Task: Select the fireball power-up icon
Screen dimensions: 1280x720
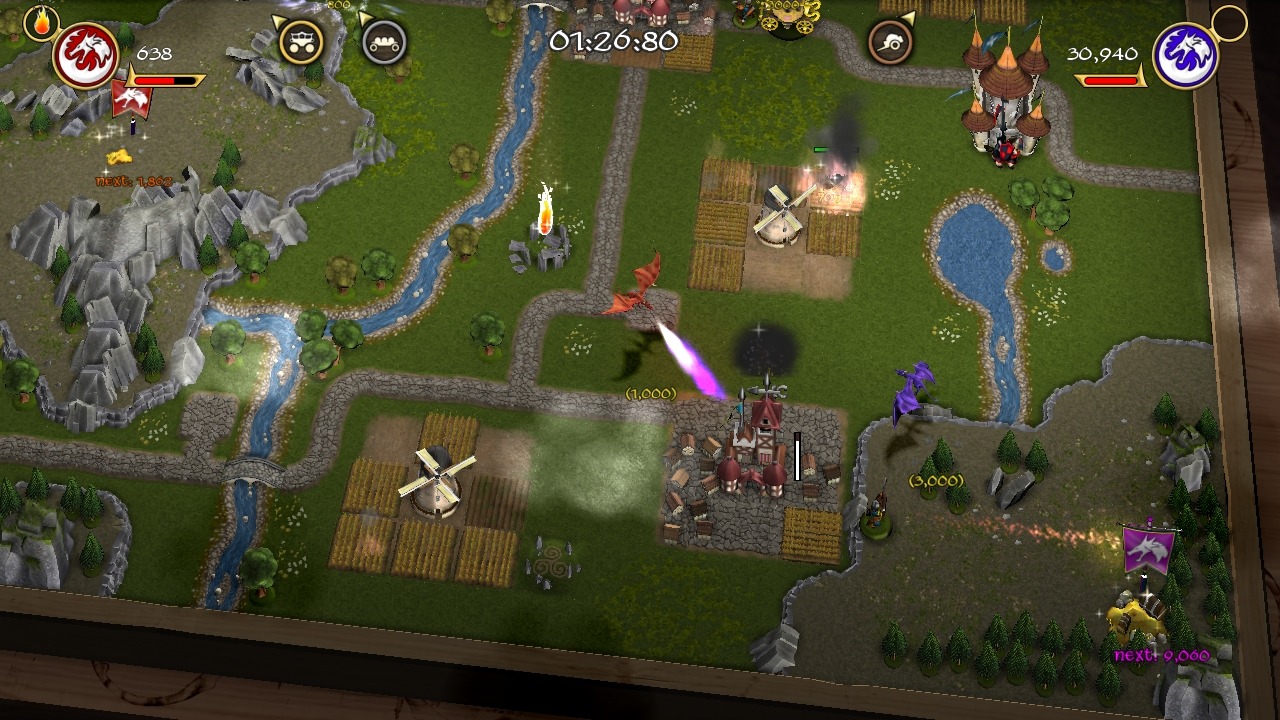Action: tap(41, 22)
